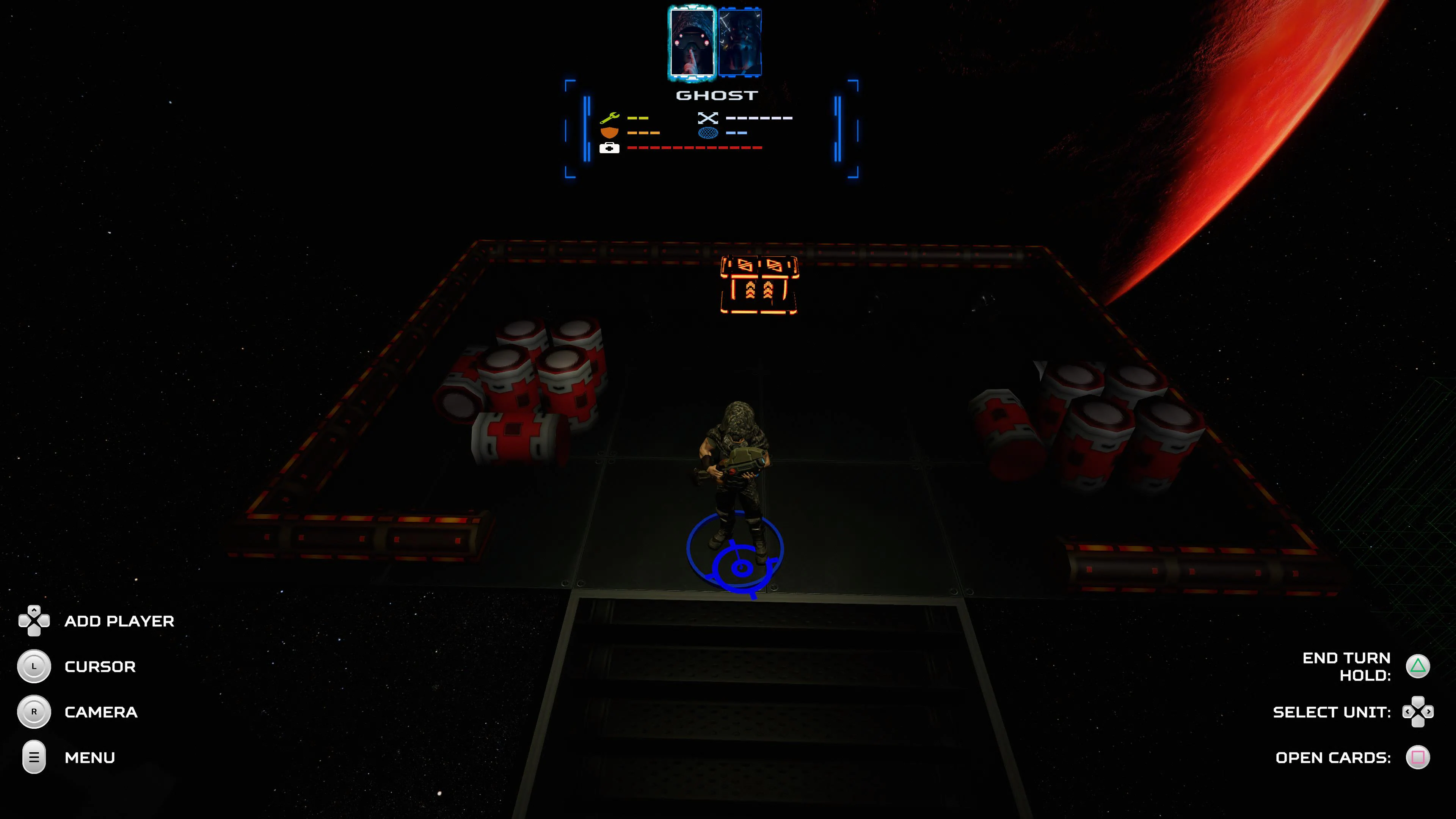Click the Select Unit control label
Image resolution: width=1456 pixels, height=819 pixels.
pyautogui.click(x=1331, y=712)
